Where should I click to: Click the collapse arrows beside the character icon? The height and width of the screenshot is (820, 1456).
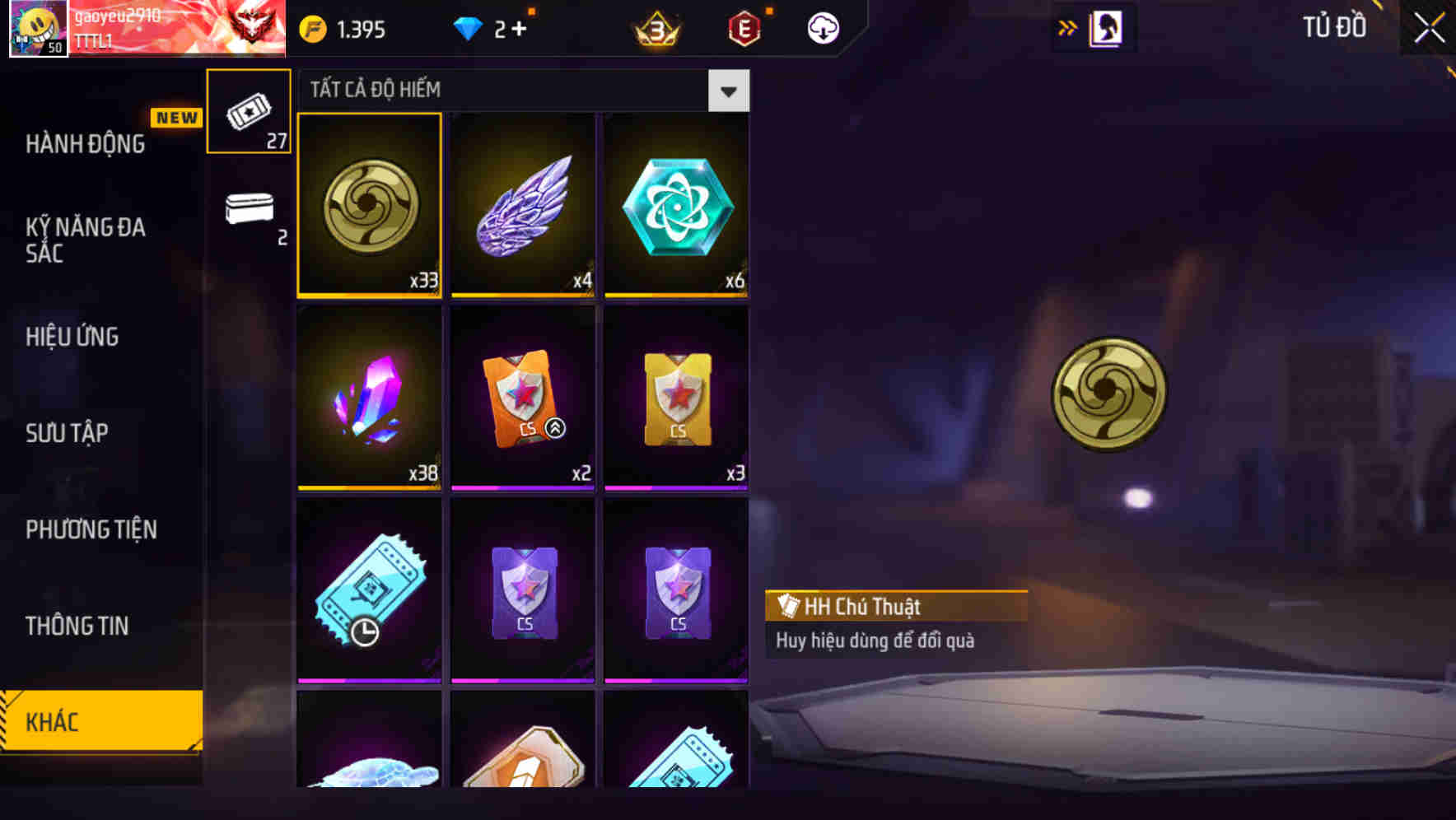(x=1068, y=27)
